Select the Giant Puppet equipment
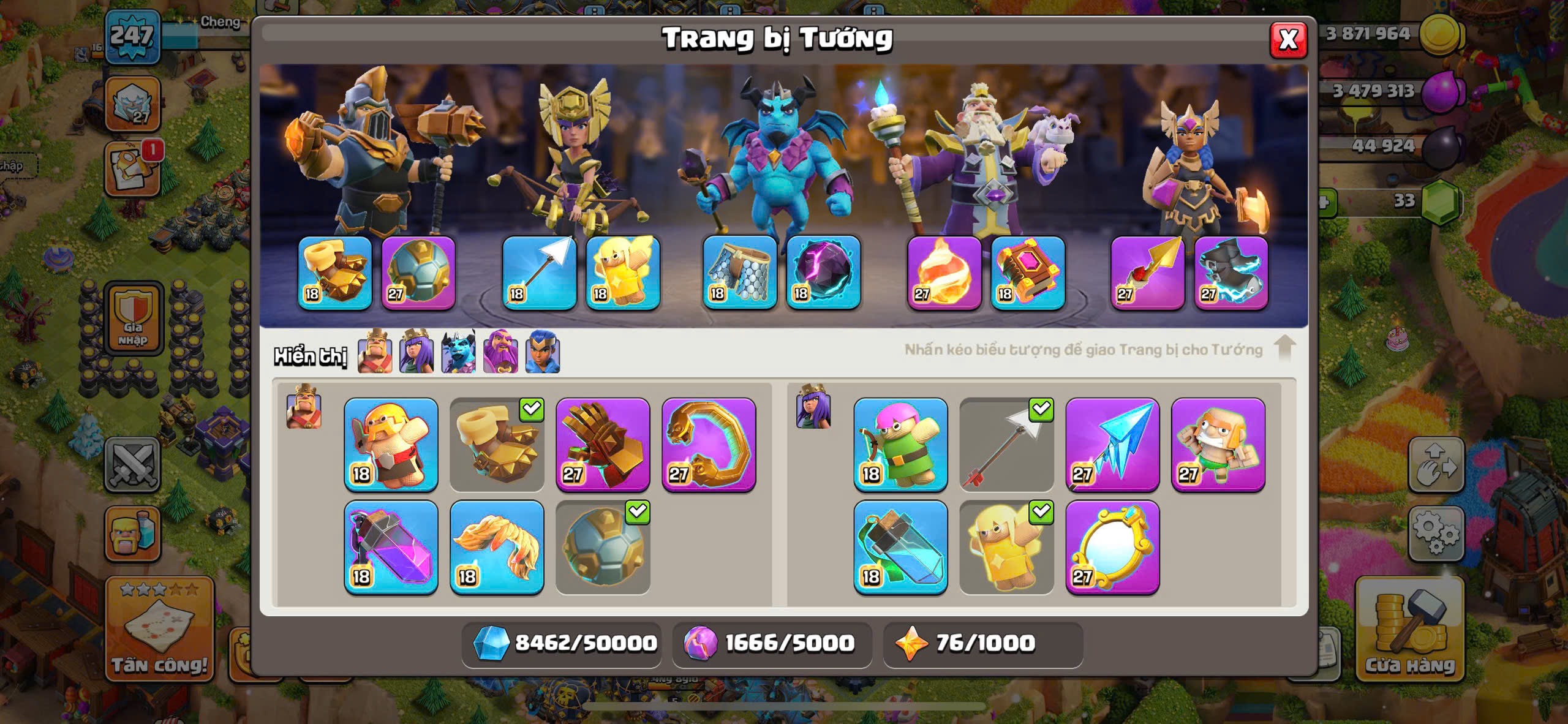The width and height of the screenshot is (1568, 724). (1218, 445)
